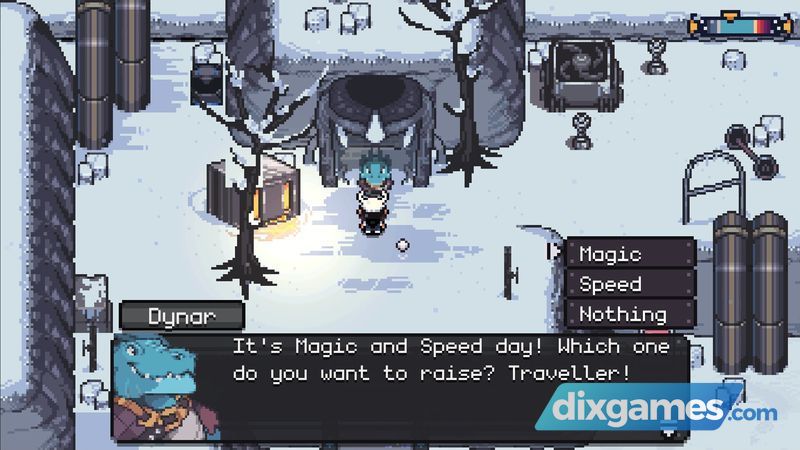Choose the Magic option
The height and width of the screenshot is (450, 800).
[629, 254]
